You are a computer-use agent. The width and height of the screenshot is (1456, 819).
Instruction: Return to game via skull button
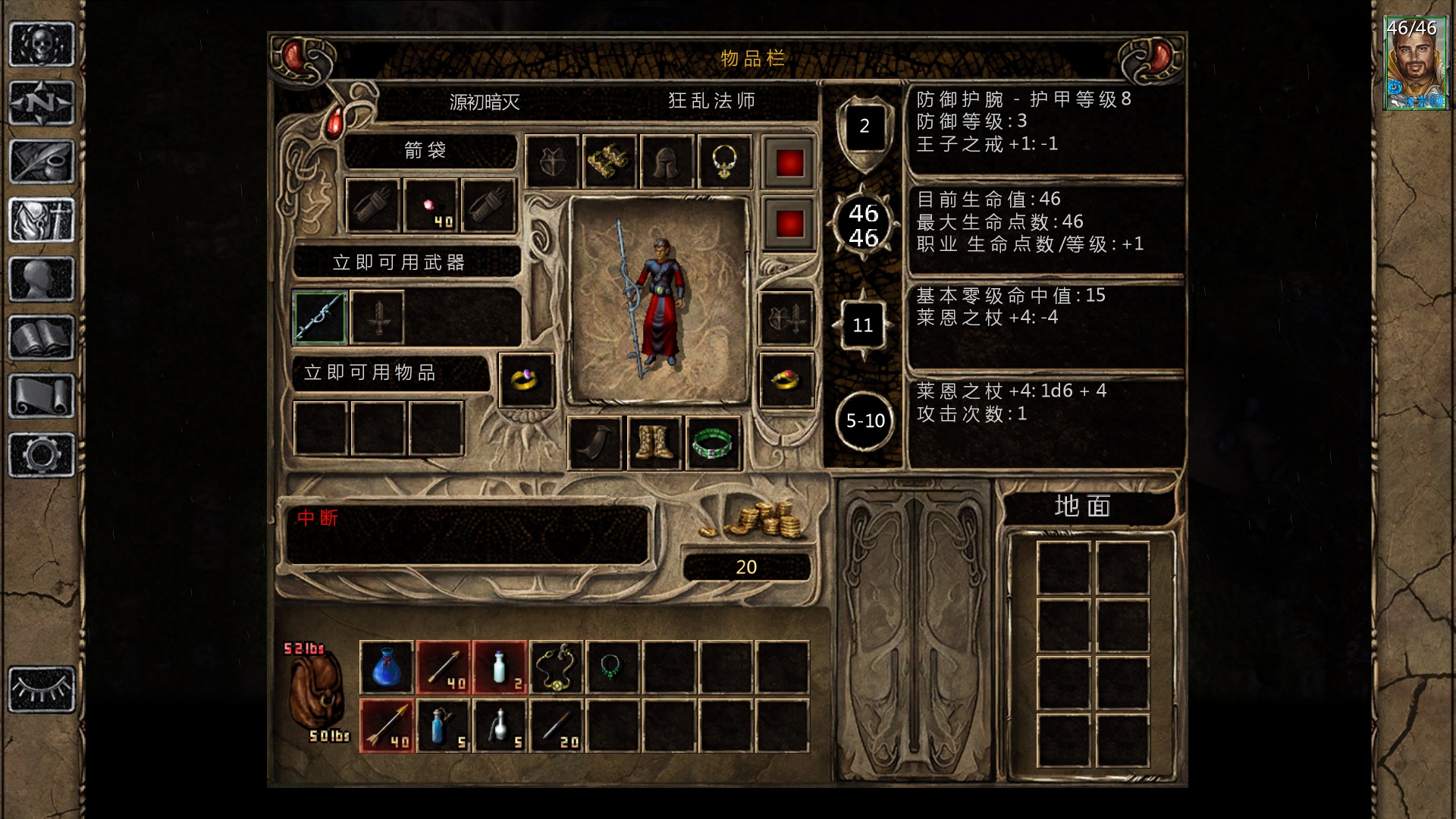coord(42,44)
